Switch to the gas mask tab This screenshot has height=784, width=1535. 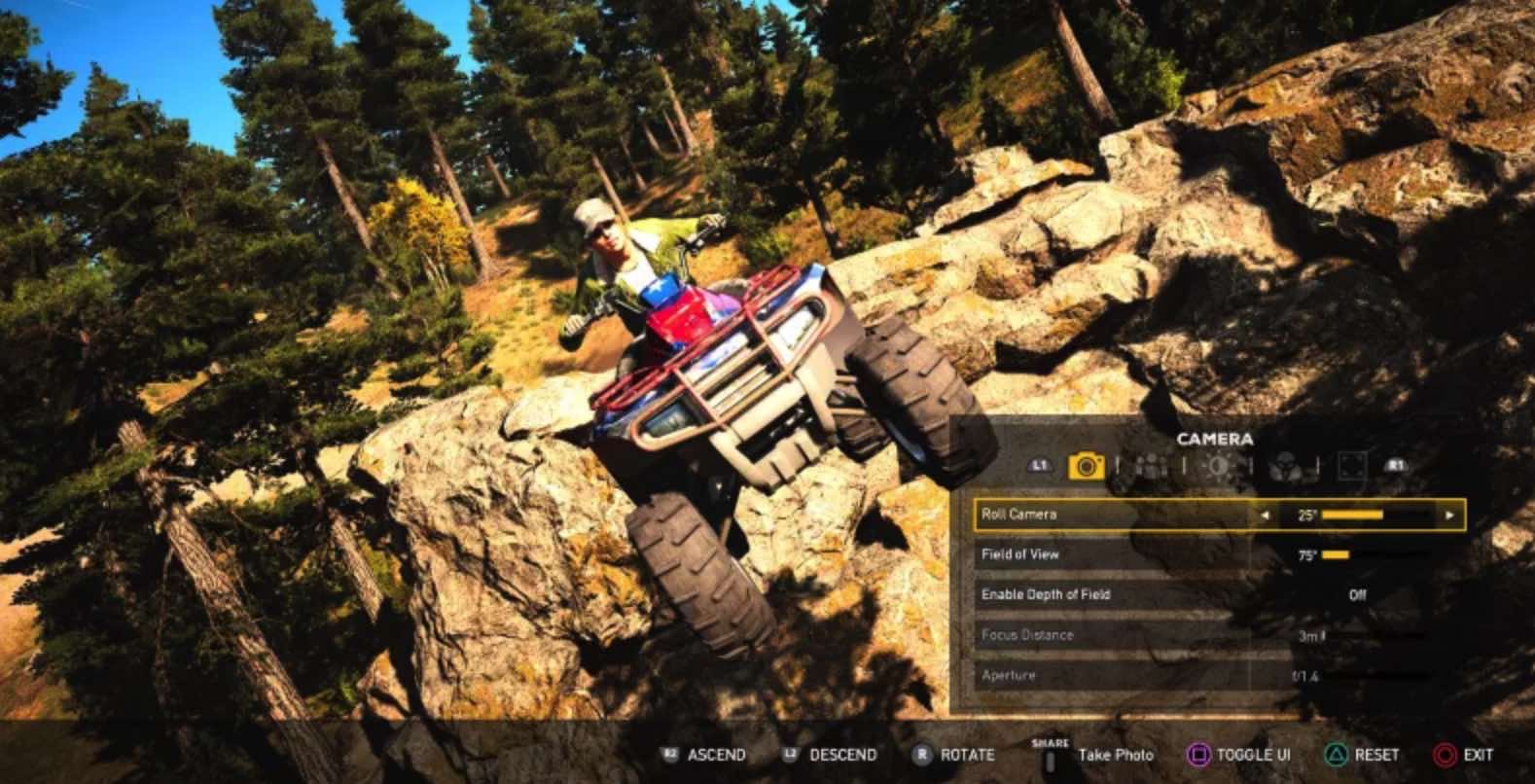click(1286, 466)
